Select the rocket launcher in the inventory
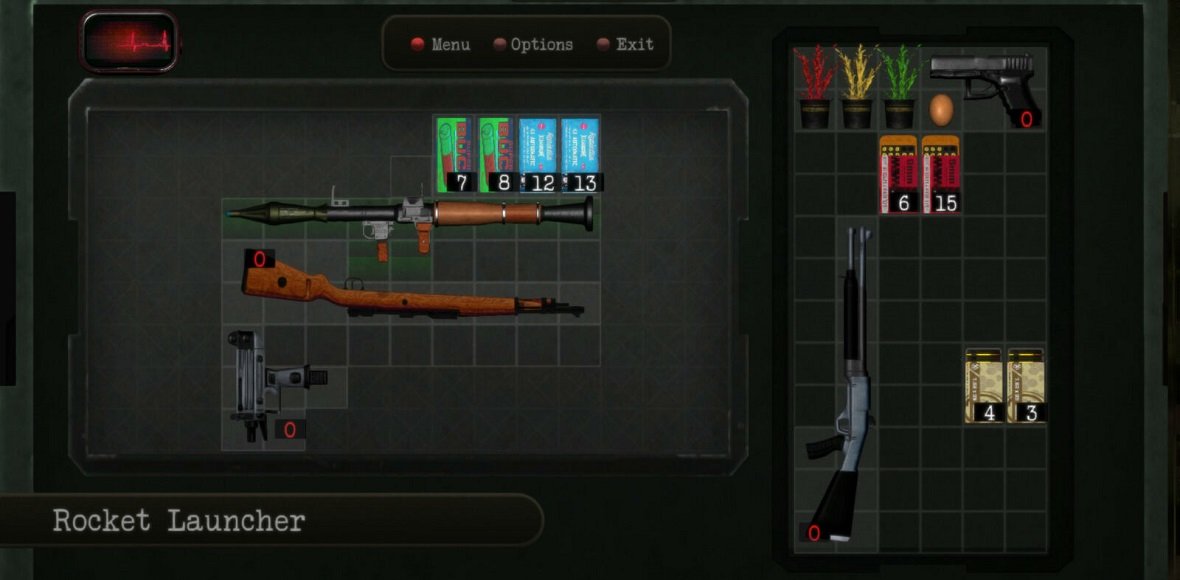 coord(410,214)
